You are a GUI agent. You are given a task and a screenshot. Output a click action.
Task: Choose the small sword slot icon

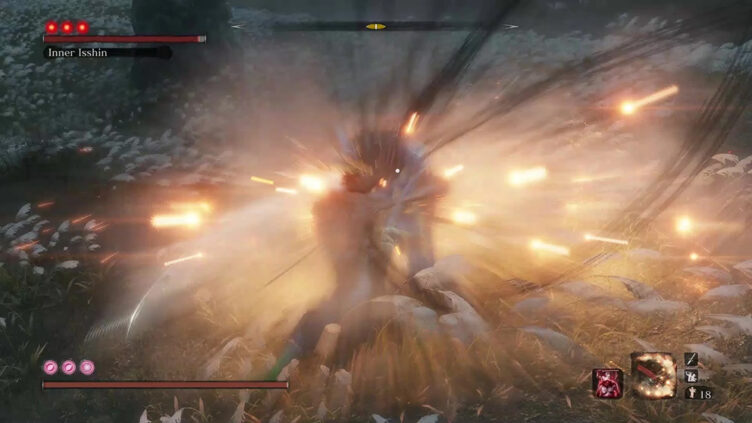[x=691, y=358]
